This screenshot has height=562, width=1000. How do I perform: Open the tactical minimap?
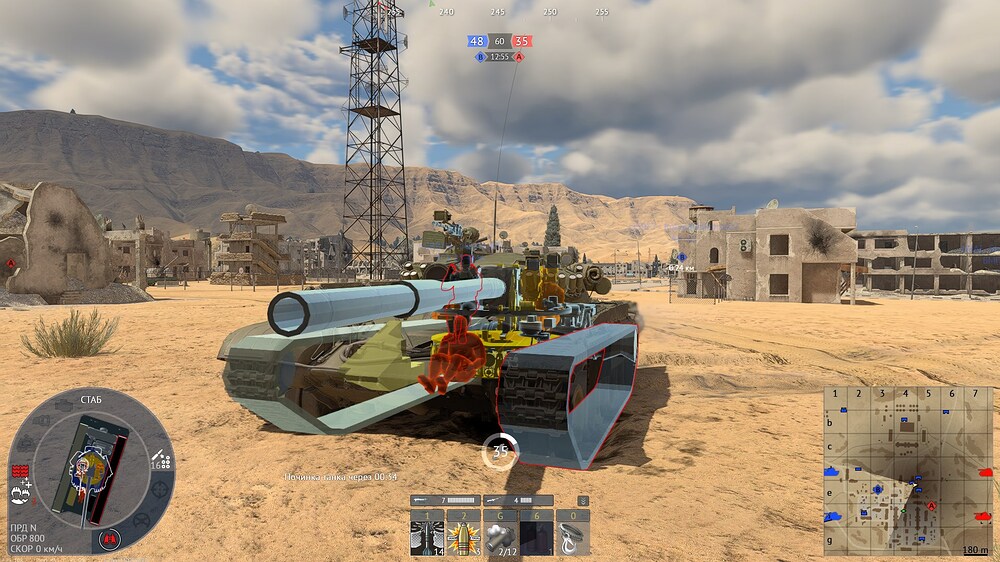pyautogui.click(x=908, y=470)
